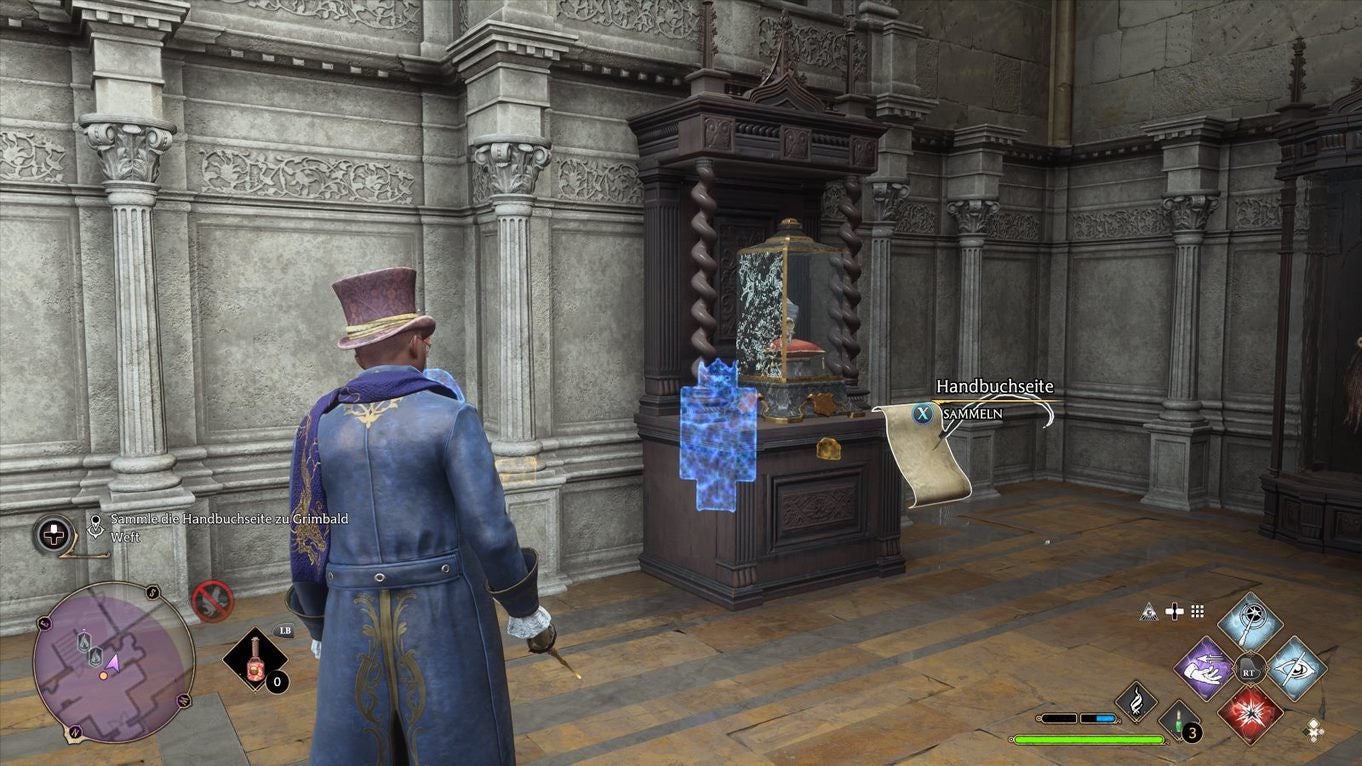The width and height of the screenshot is (1362, 766).
Task: Click the small diamond D-pad icon bottom-right corner
Action: (x=1314, y=733)
